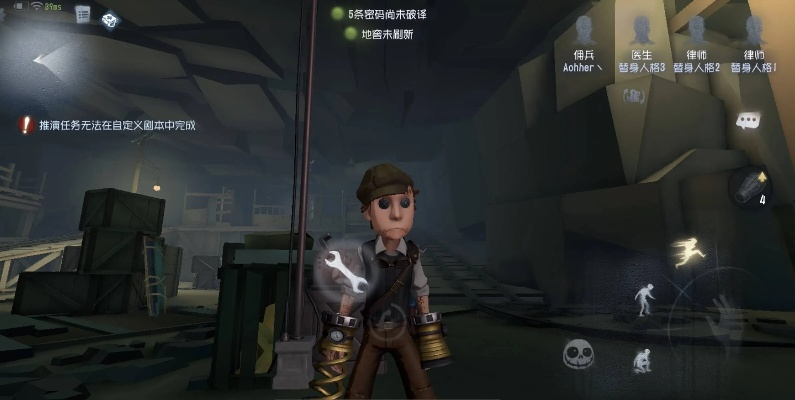Open the quick chat speech bubble

pos(748,120)
